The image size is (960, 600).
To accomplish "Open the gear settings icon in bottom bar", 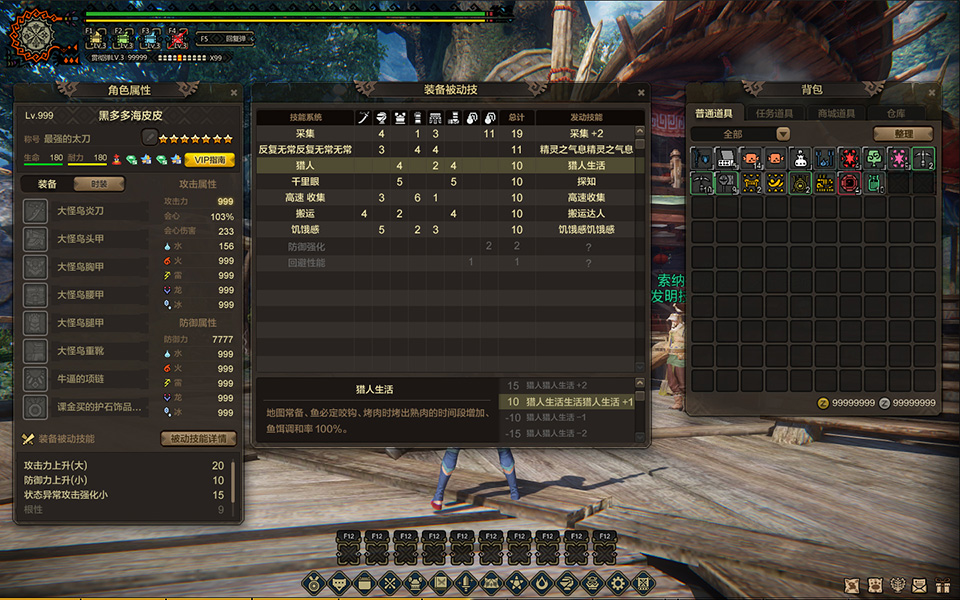I will click(618, 582).
